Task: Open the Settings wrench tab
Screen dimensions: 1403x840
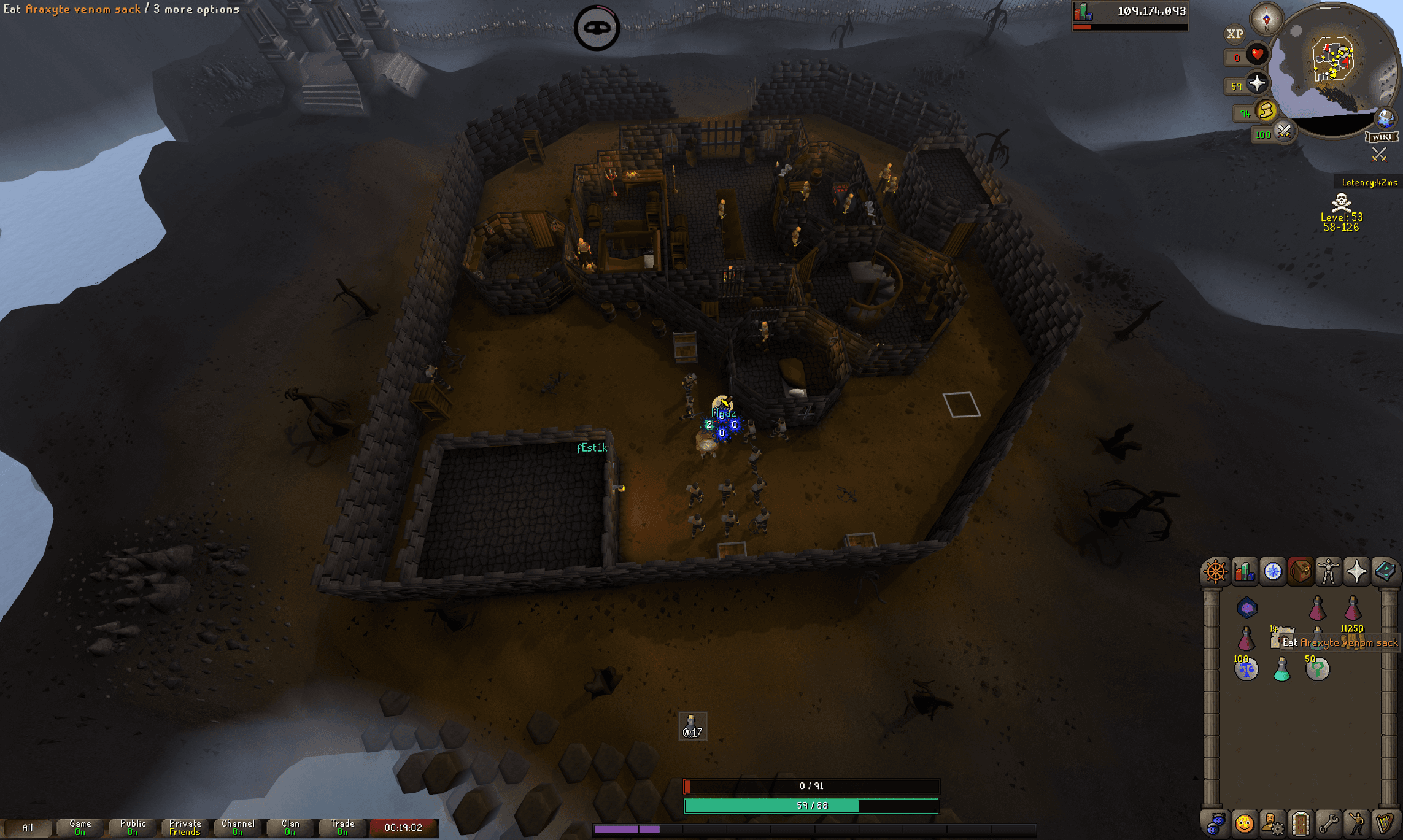Action: click(1329, 823)
